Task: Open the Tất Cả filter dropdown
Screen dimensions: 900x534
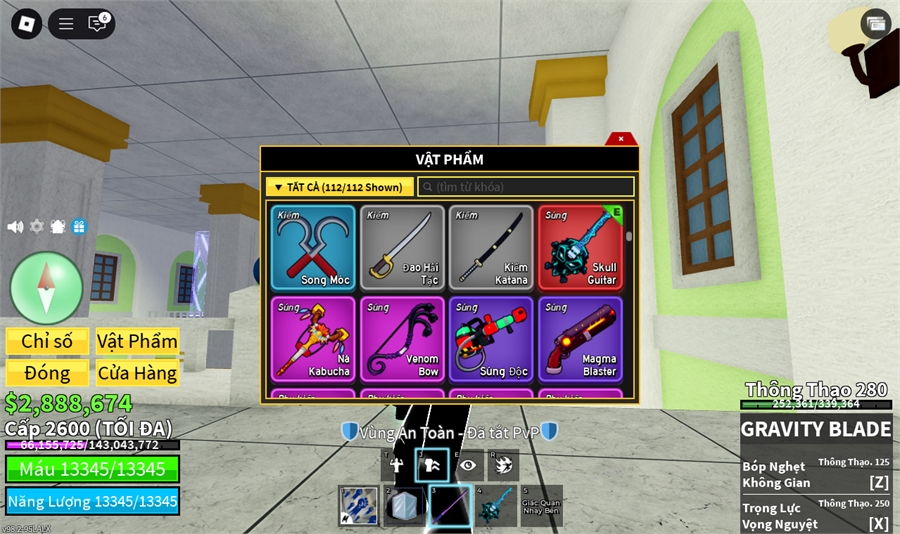Action: point(340,187)
